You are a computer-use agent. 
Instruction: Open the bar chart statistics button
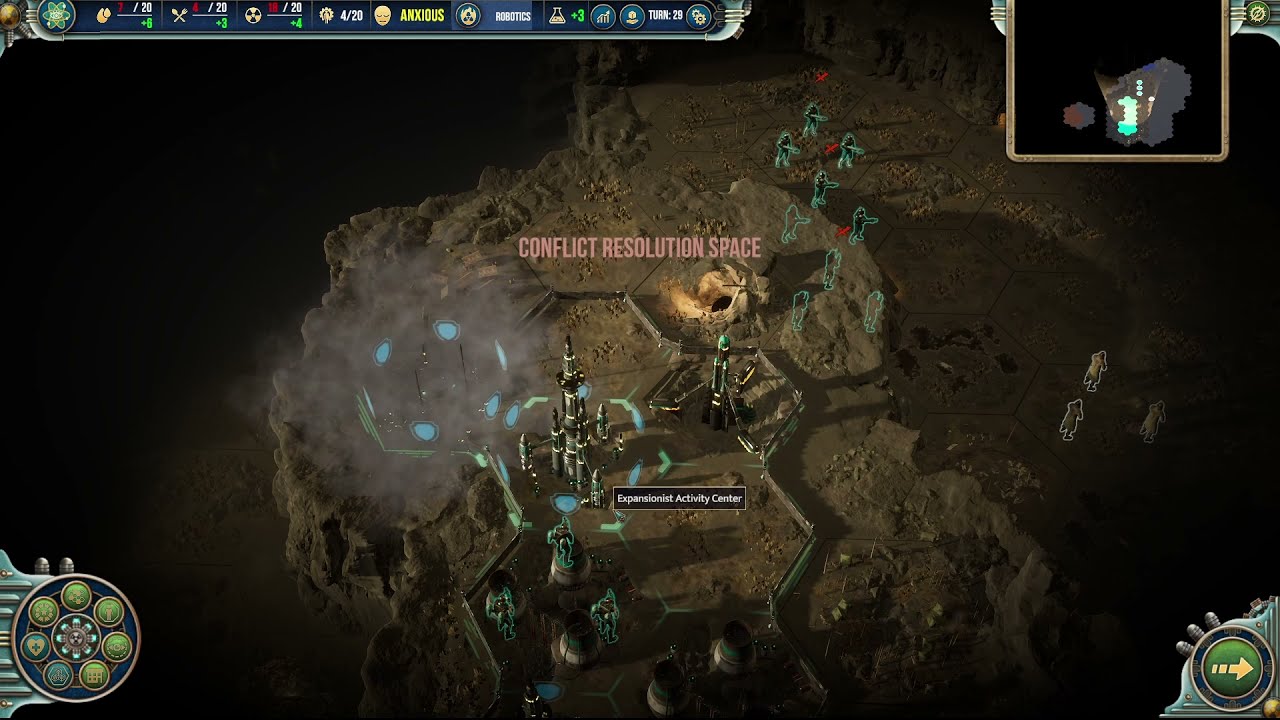coord(603,16)
